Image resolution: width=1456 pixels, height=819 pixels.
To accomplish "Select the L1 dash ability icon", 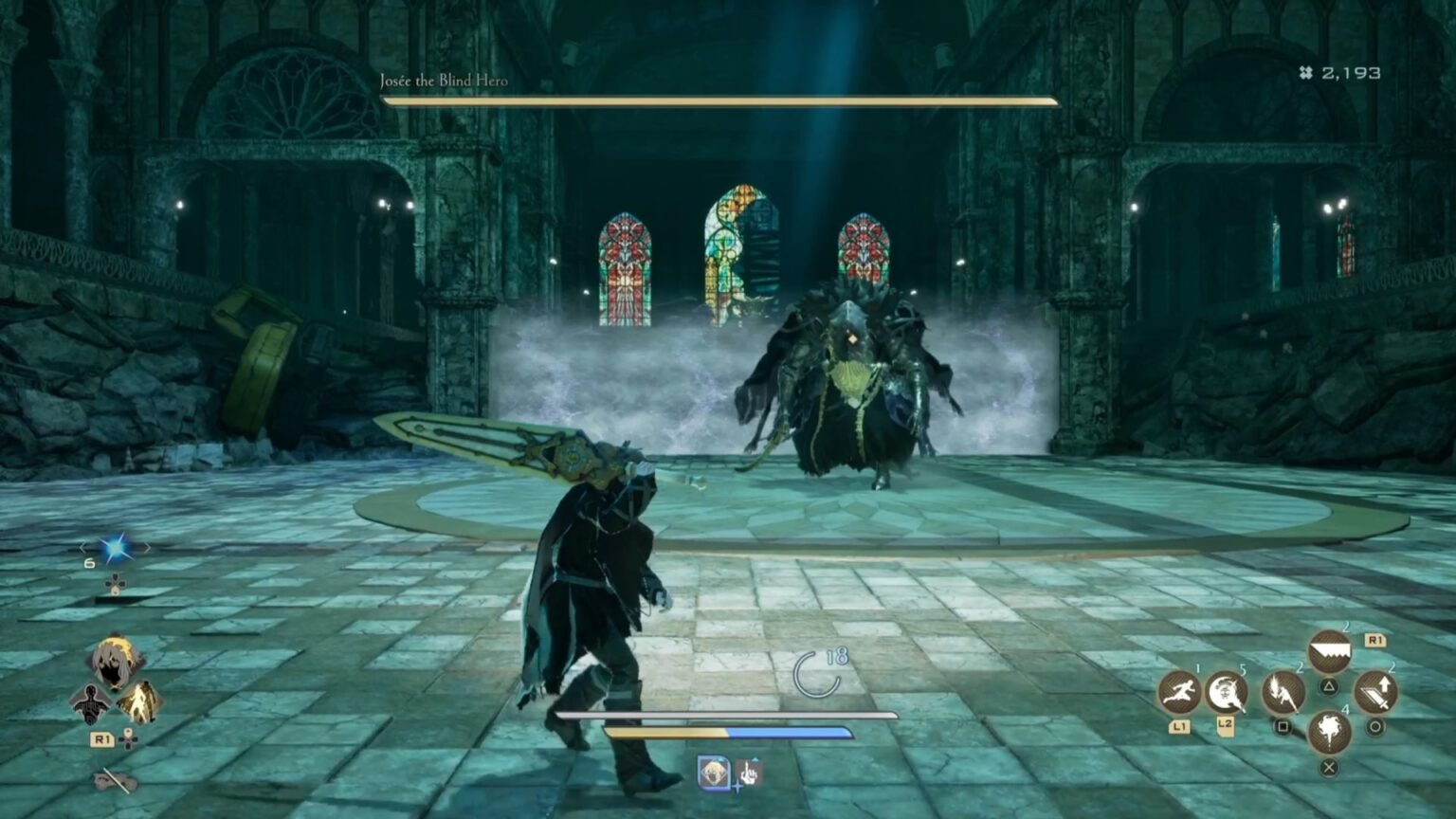I will [x=1179, y=692].
